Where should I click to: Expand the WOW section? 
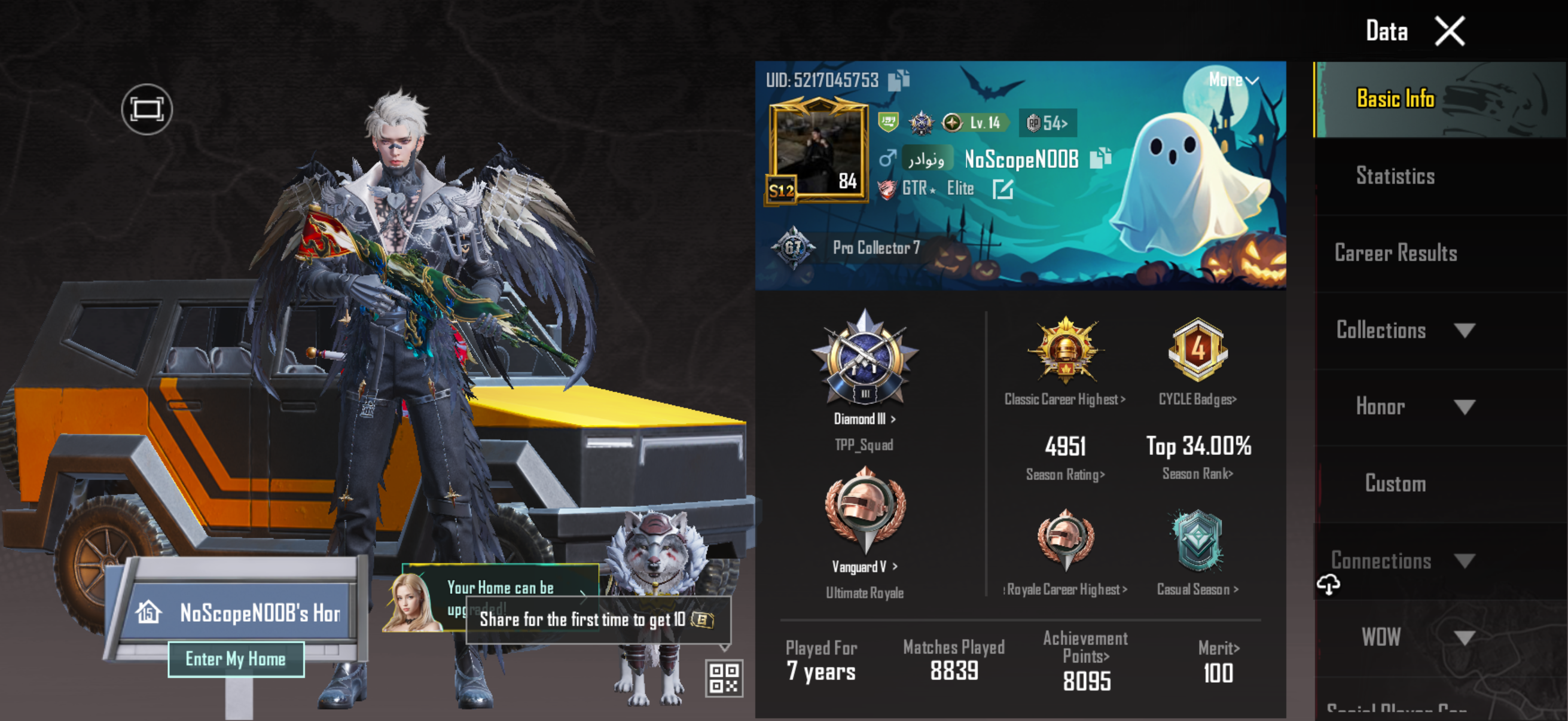[1464, 637]
